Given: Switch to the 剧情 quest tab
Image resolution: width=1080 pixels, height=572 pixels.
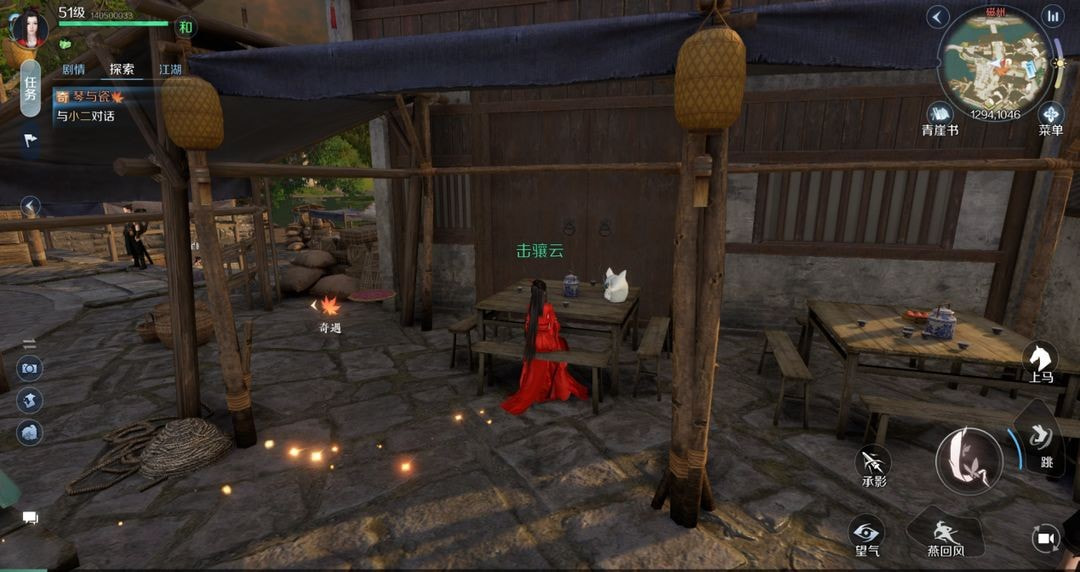Looking at the screenshot, I should [73, 70].
